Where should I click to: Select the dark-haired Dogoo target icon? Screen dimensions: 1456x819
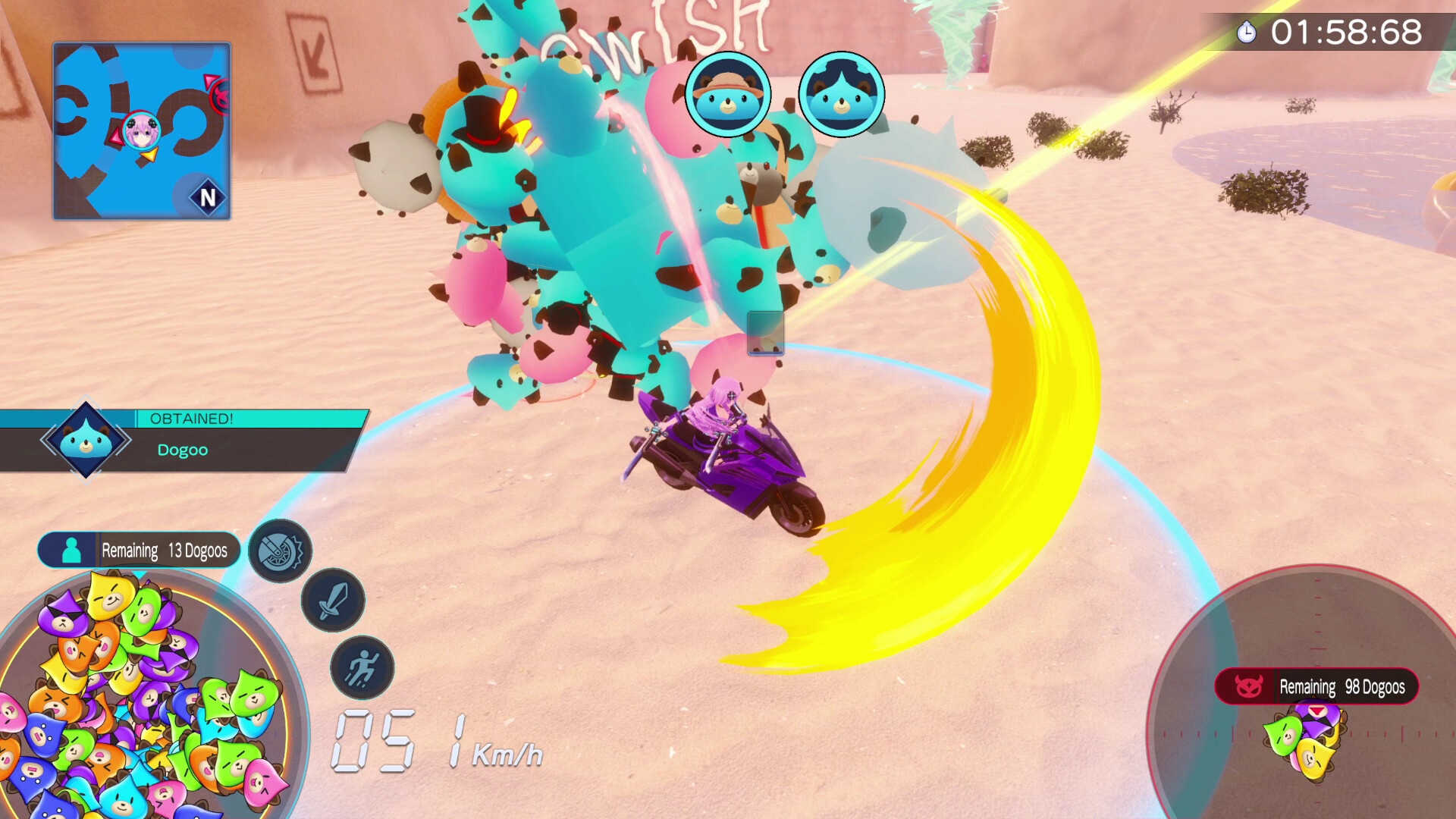tap(841, 95)
